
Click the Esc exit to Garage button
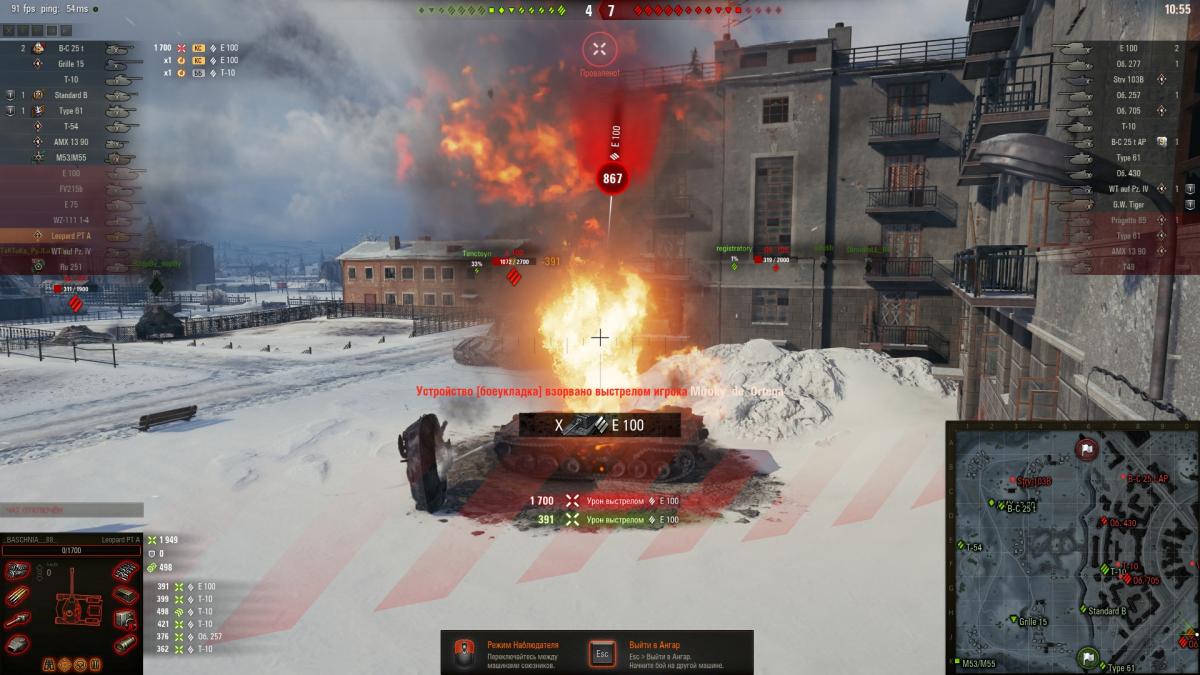click(602, 653)
